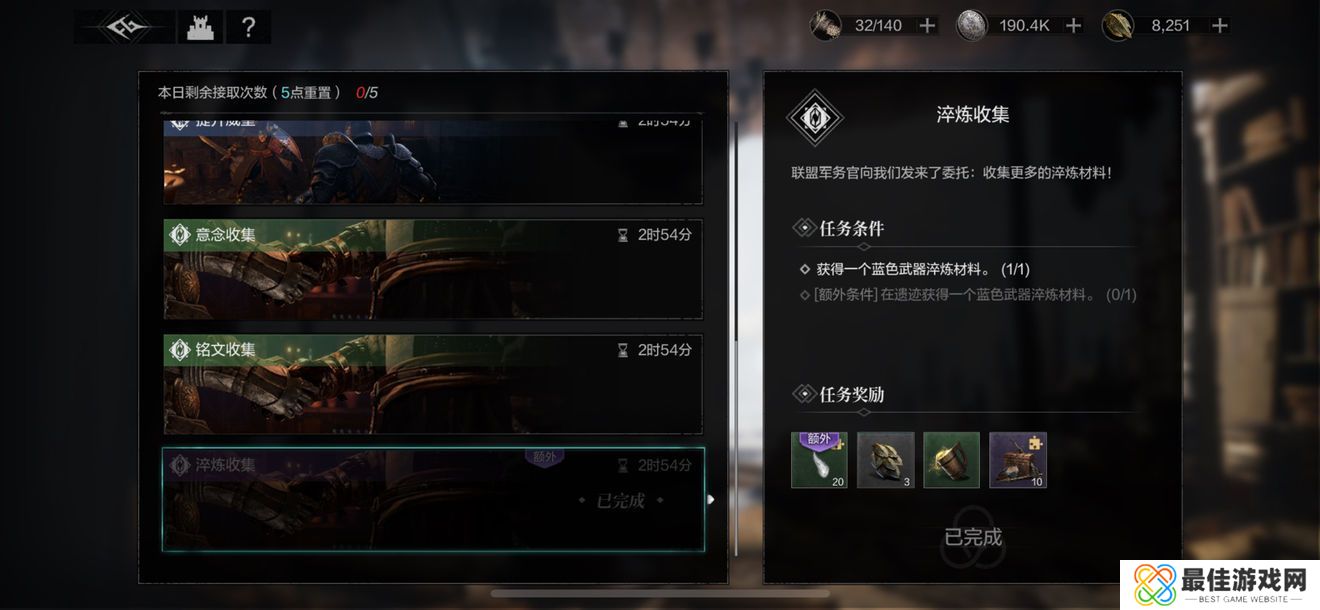
Task: Click the winged emblem back button
Action: [x=124, y=27]
